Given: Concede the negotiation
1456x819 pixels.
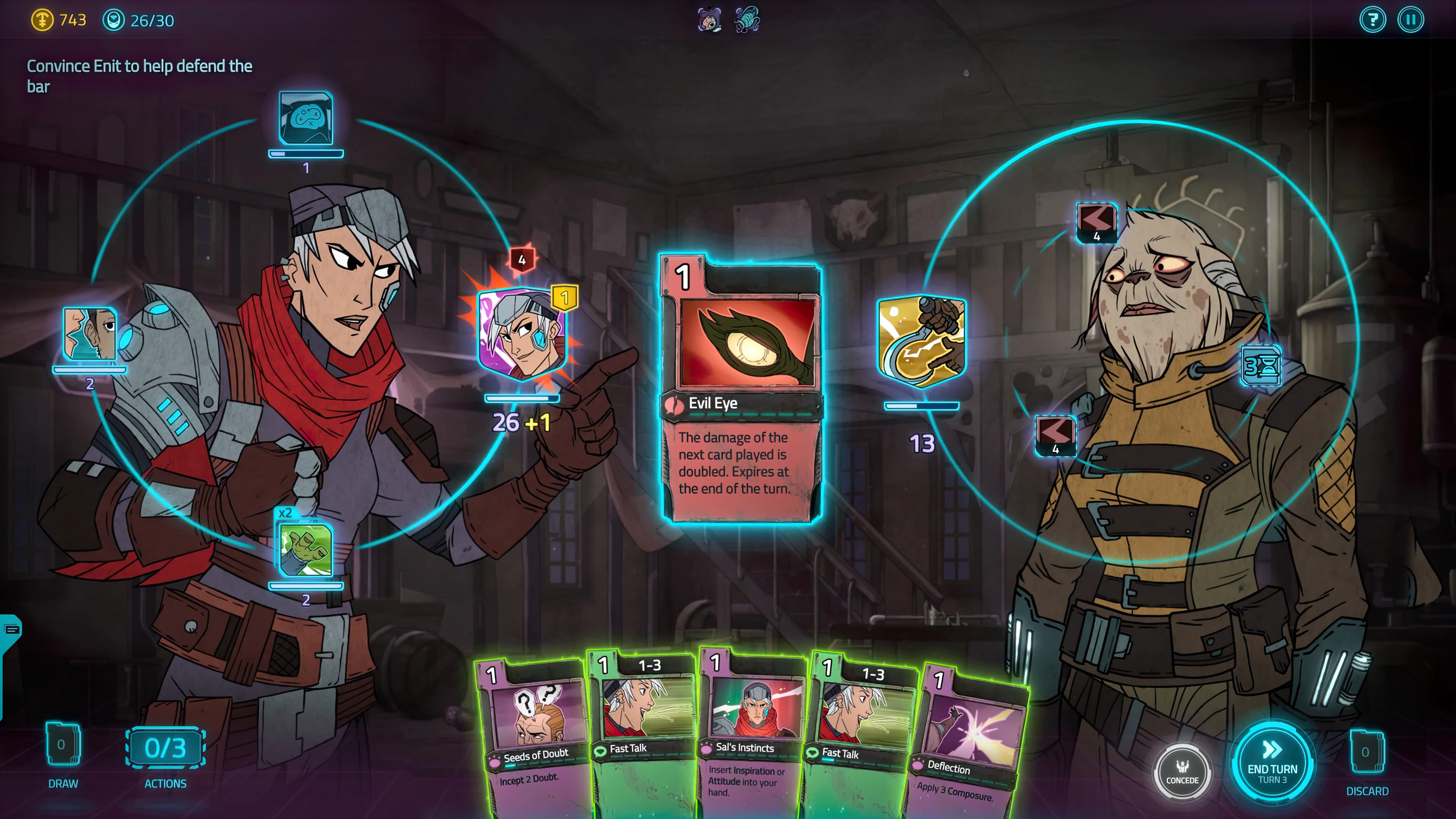Looking at the screenshot, I should coord(1182,772).
